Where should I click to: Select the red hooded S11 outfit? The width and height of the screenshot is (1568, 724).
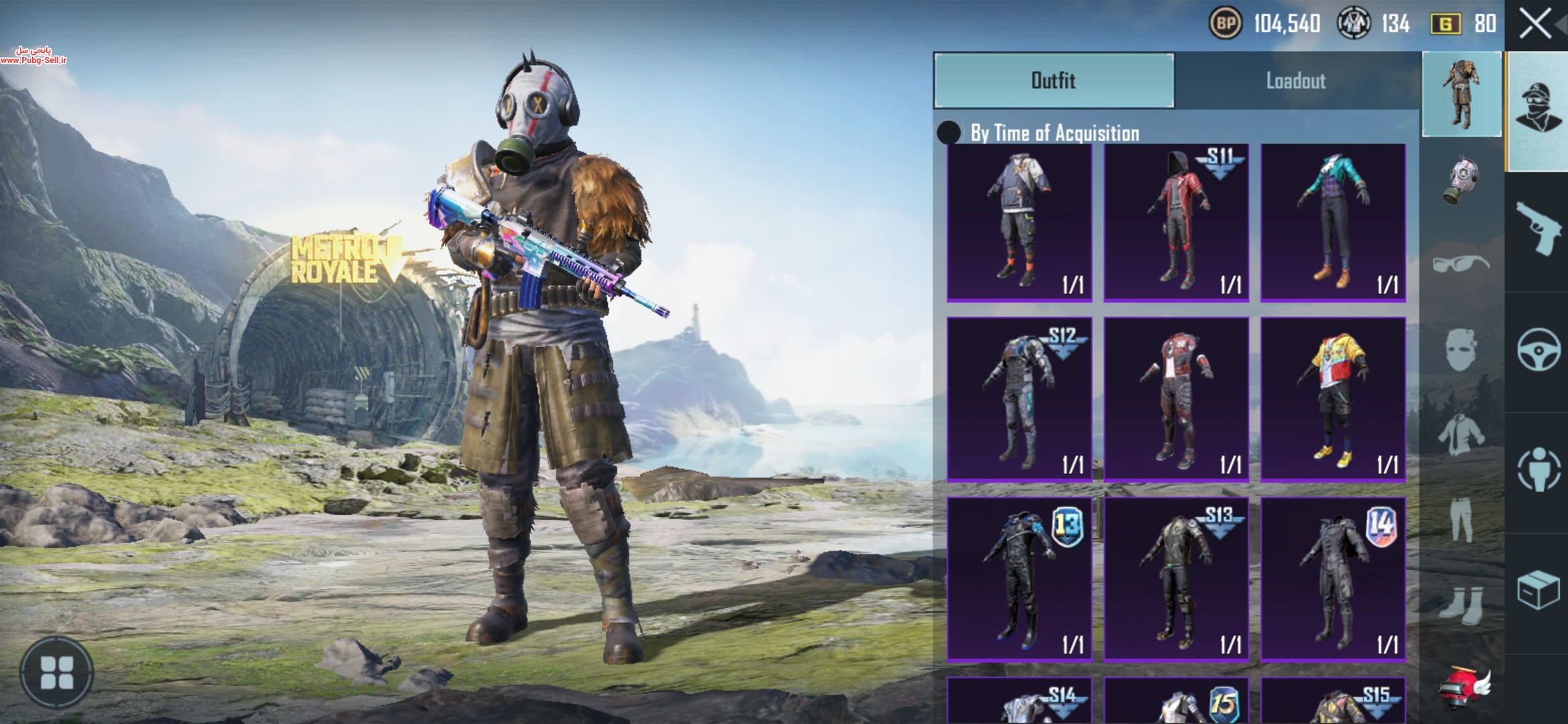[1176, 223]
